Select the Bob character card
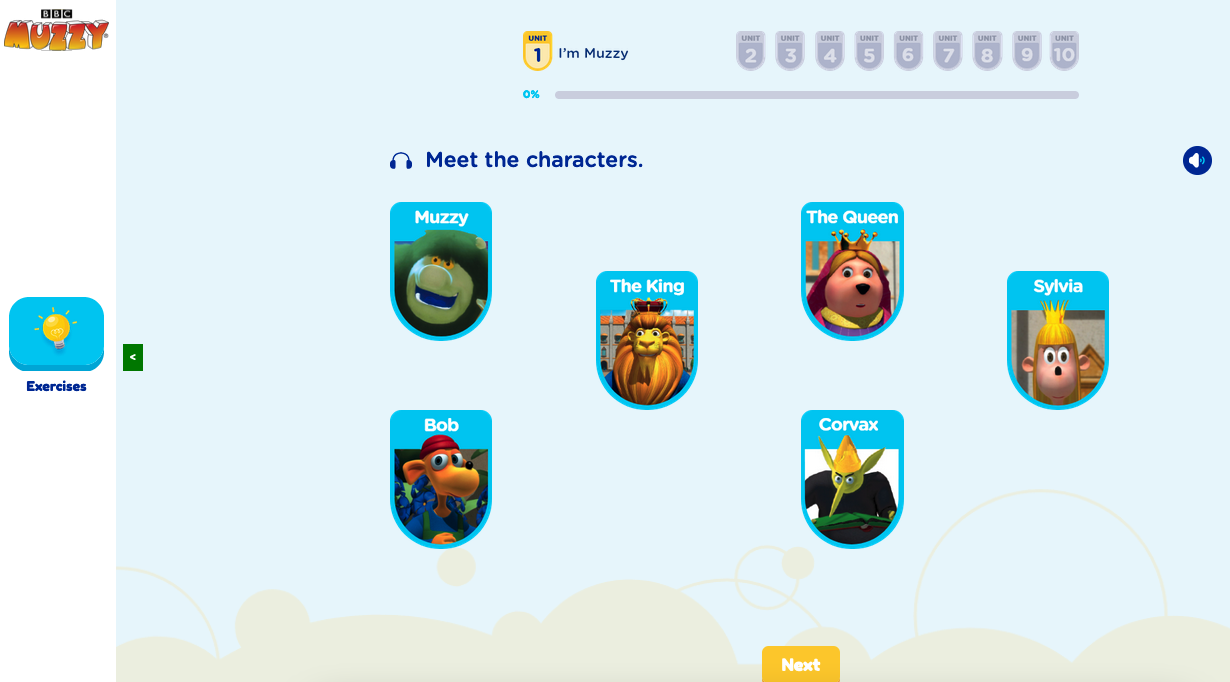The width and height of the screenshot is (1230, 682). [441, 479]
